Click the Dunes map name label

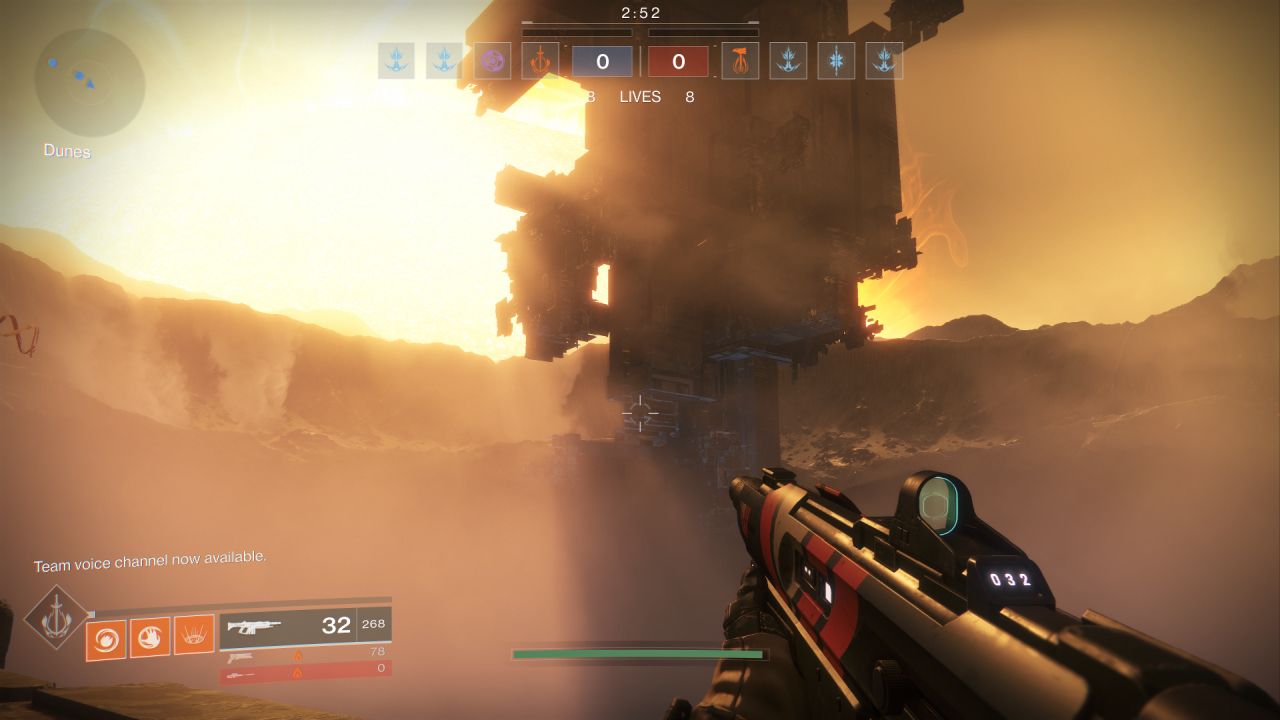point(65,151)
